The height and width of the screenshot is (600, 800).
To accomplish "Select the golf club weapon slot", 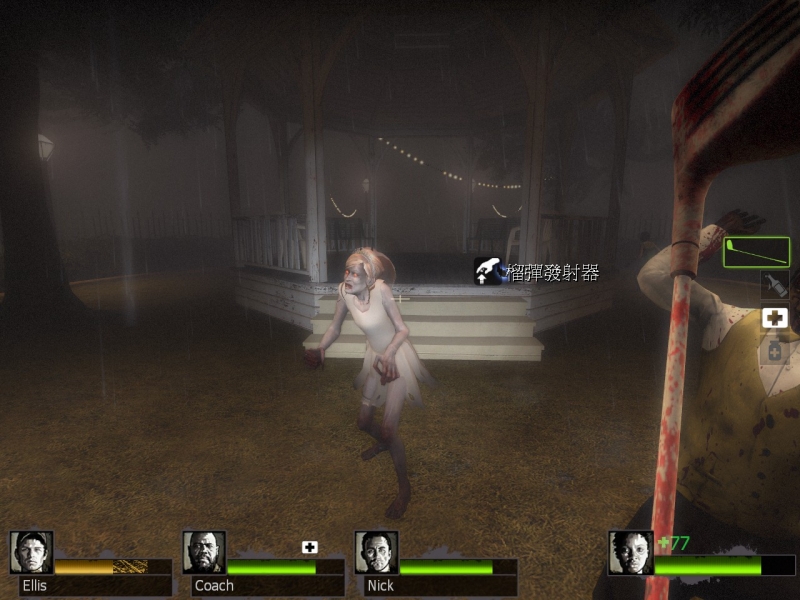I will click(756, 252).
